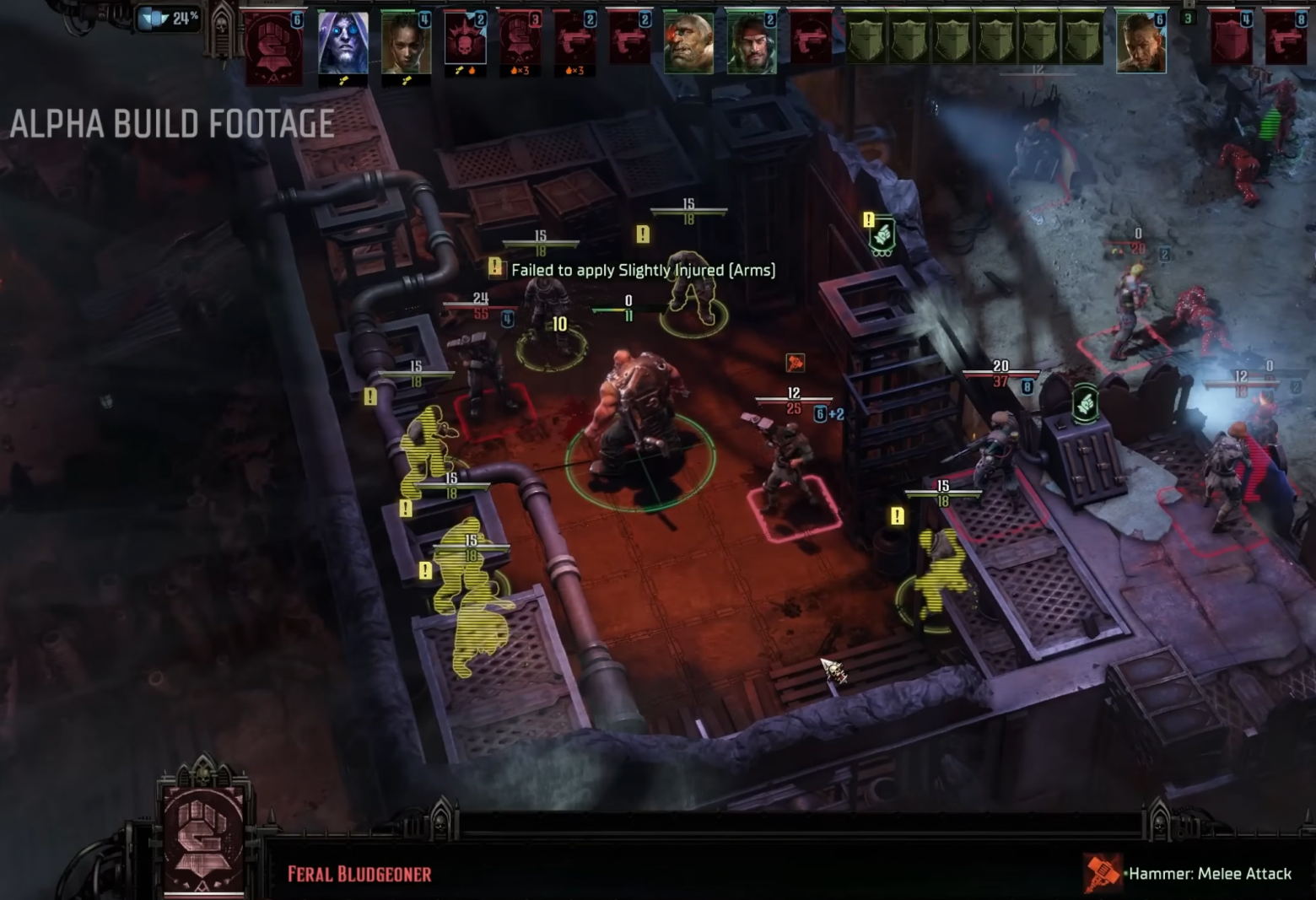This screenshot has height=900, width=1316.
Task: Select the bearded man portrait in turn order
Action: coord(751,42)
